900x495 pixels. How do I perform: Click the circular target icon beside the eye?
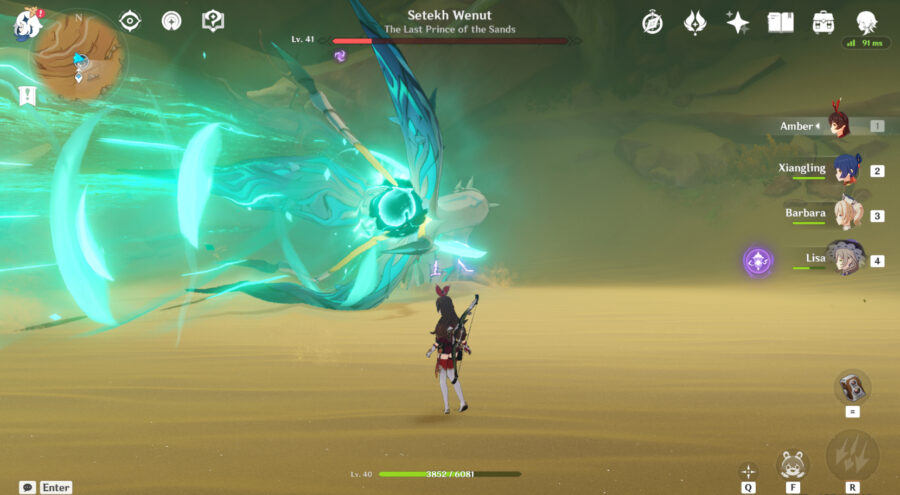[171, 21]
